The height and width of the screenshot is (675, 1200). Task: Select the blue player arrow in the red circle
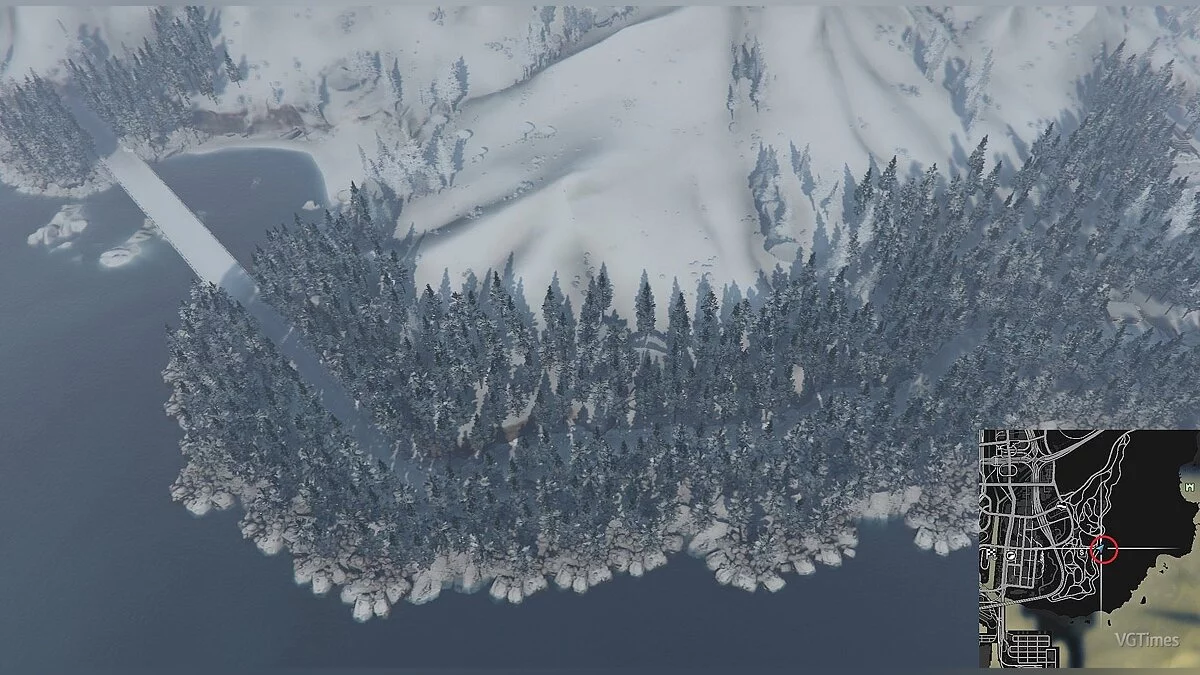pos(1103,548)
